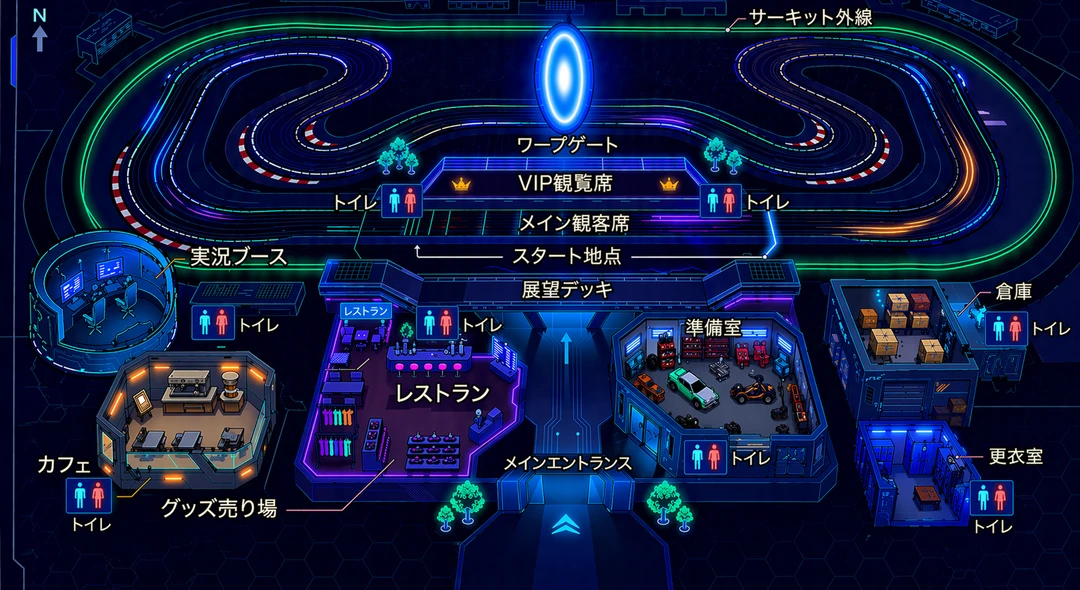
Task: Choose the large レストラン label
Action: (442, 392)
